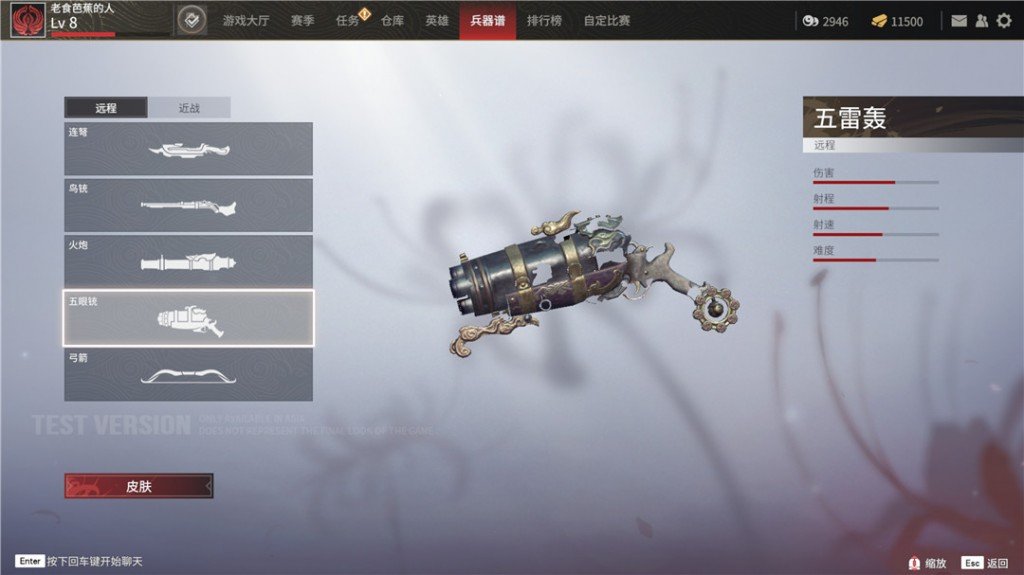Show the 近战 melee weapon list
The width and height of the screenshot is (1024, 575).
[189, 108]
